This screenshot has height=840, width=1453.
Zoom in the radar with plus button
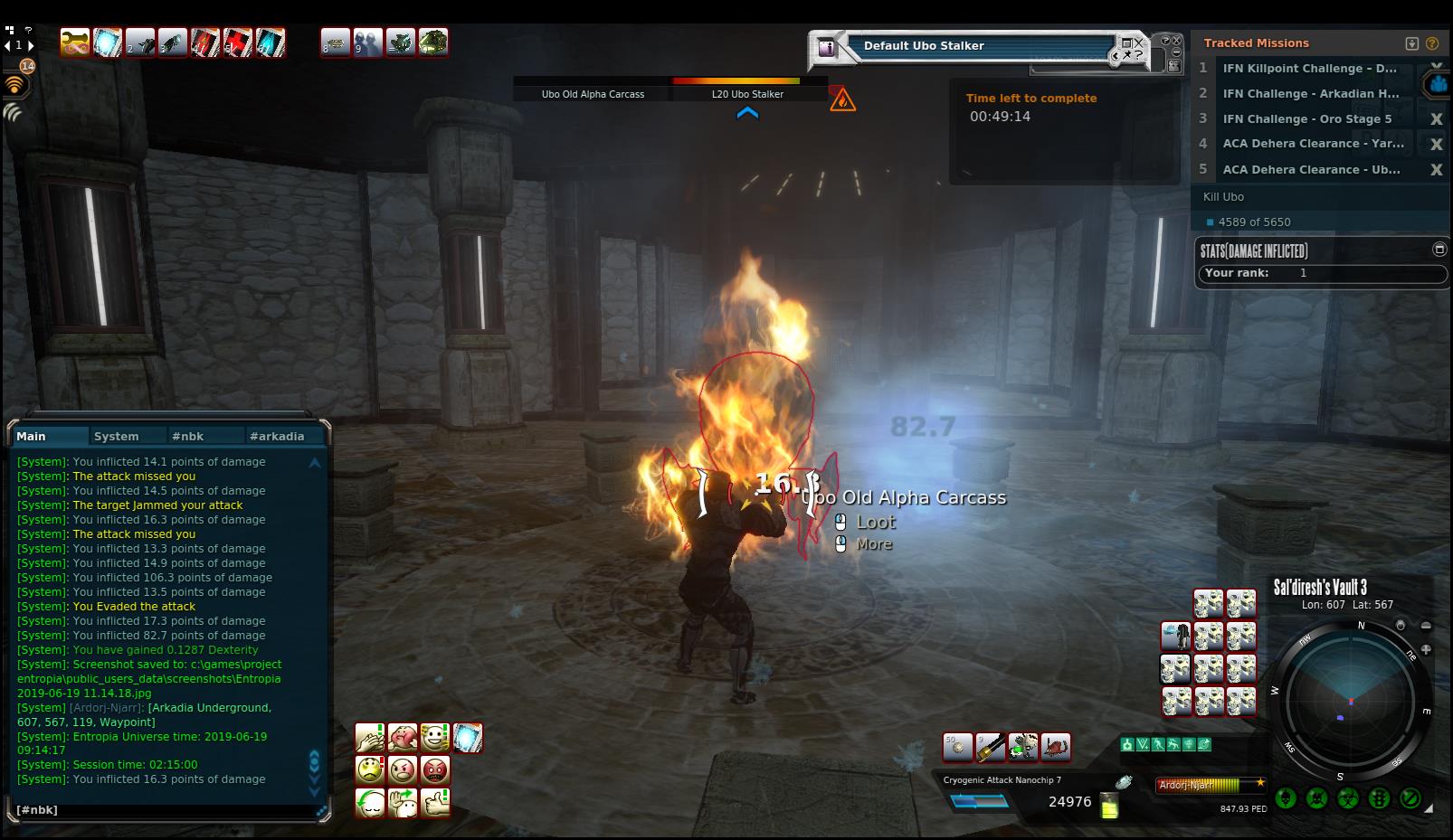[x=1426, y=649]
